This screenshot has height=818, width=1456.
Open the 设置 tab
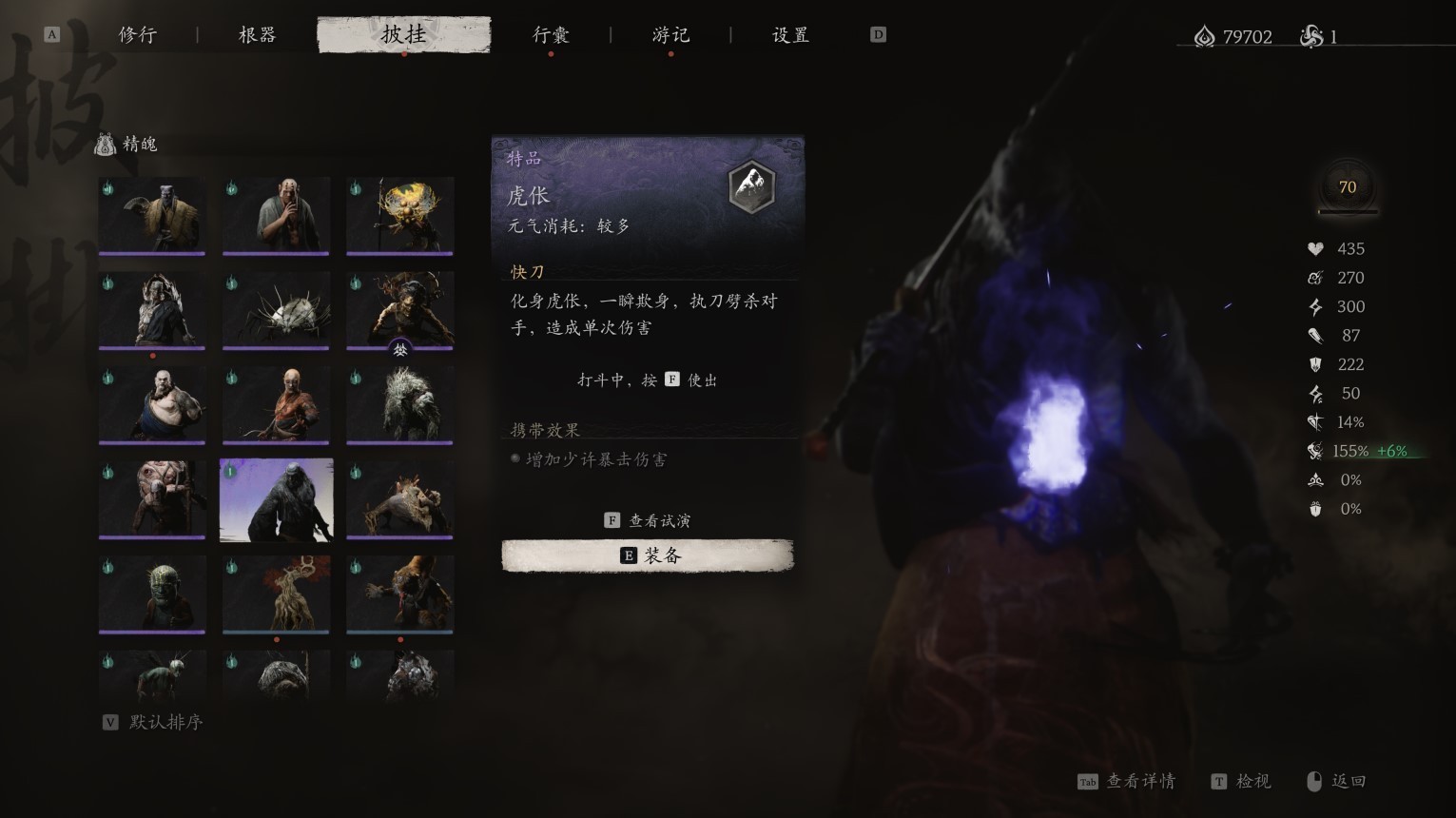tap(788, 34)
